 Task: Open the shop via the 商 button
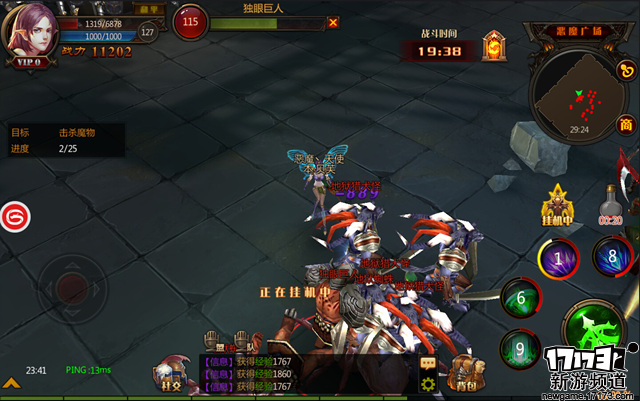coord(625,125)
